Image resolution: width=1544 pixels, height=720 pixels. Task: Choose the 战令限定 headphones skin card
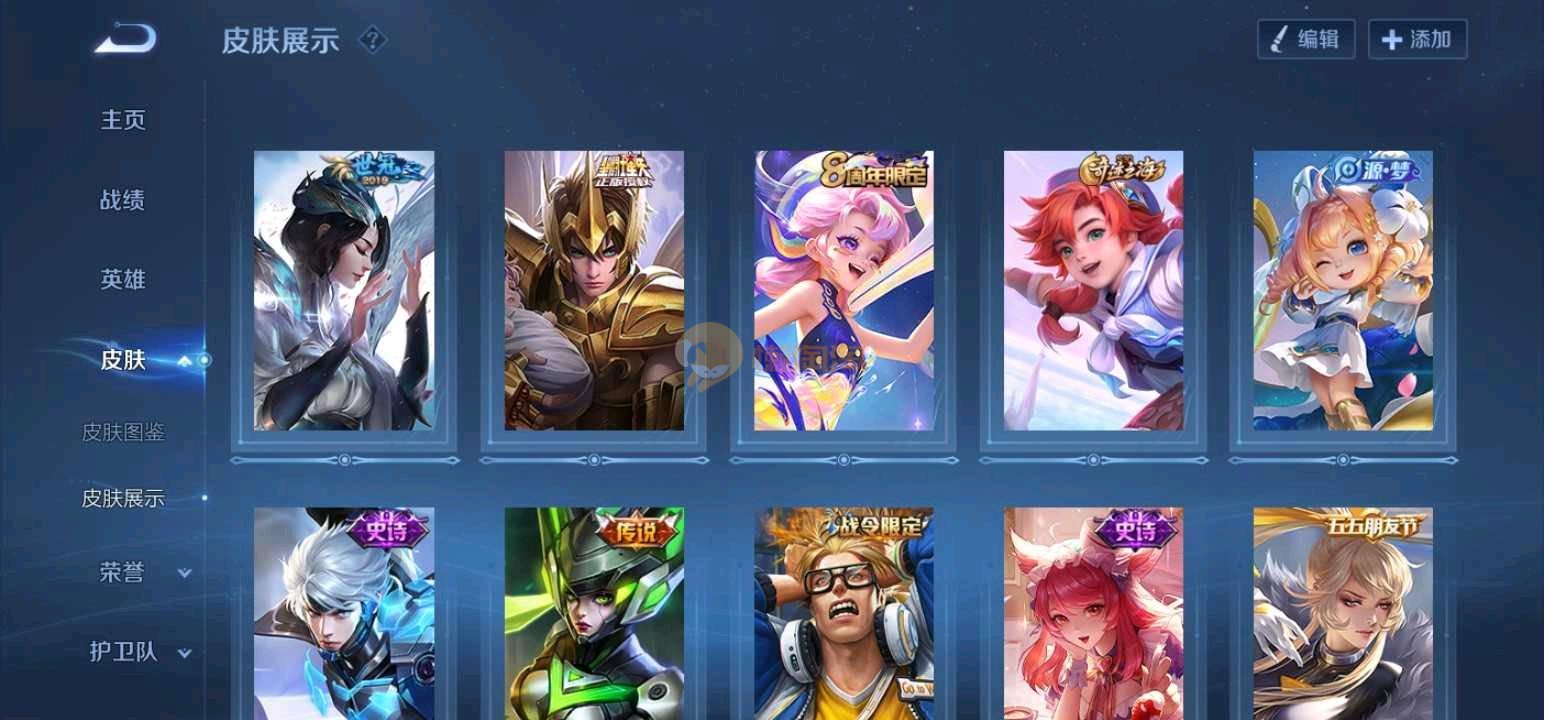[844, 613]
